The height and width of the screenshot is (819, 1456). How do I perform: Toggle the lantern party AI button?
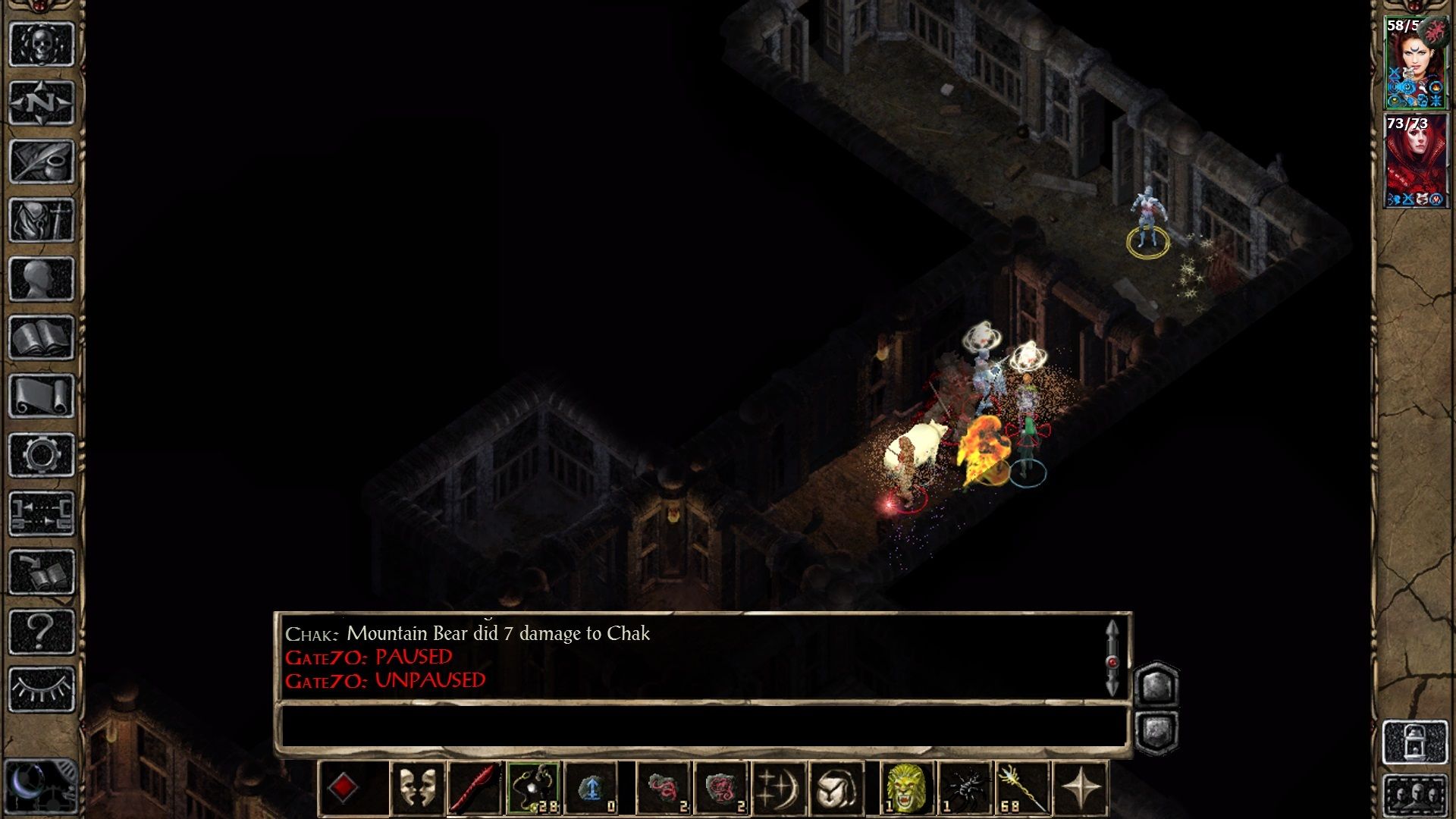[1415, 742]
